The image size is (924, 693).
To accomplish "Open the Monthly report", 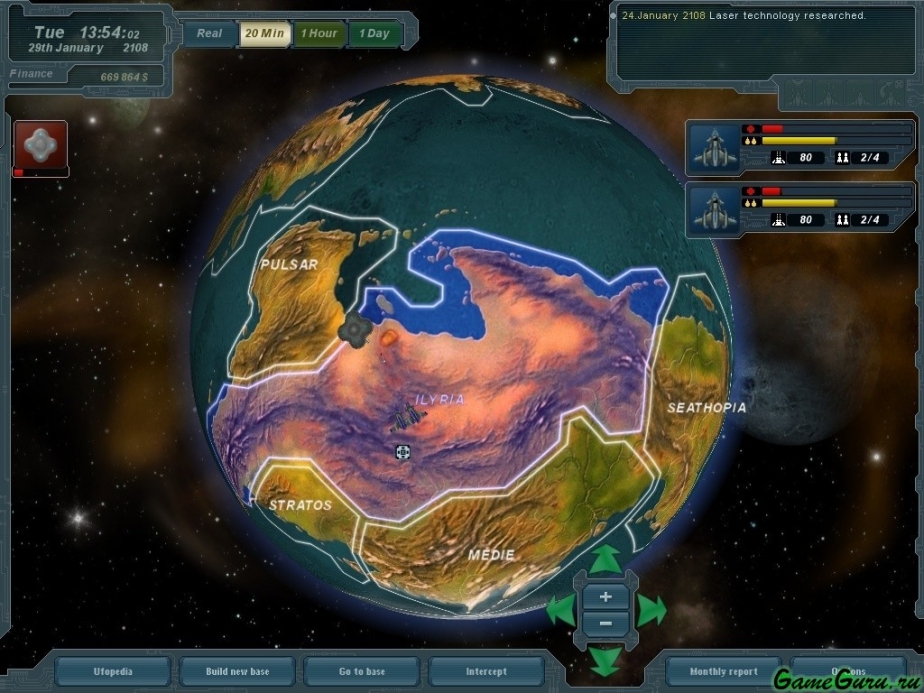I will tap(723, 671).
